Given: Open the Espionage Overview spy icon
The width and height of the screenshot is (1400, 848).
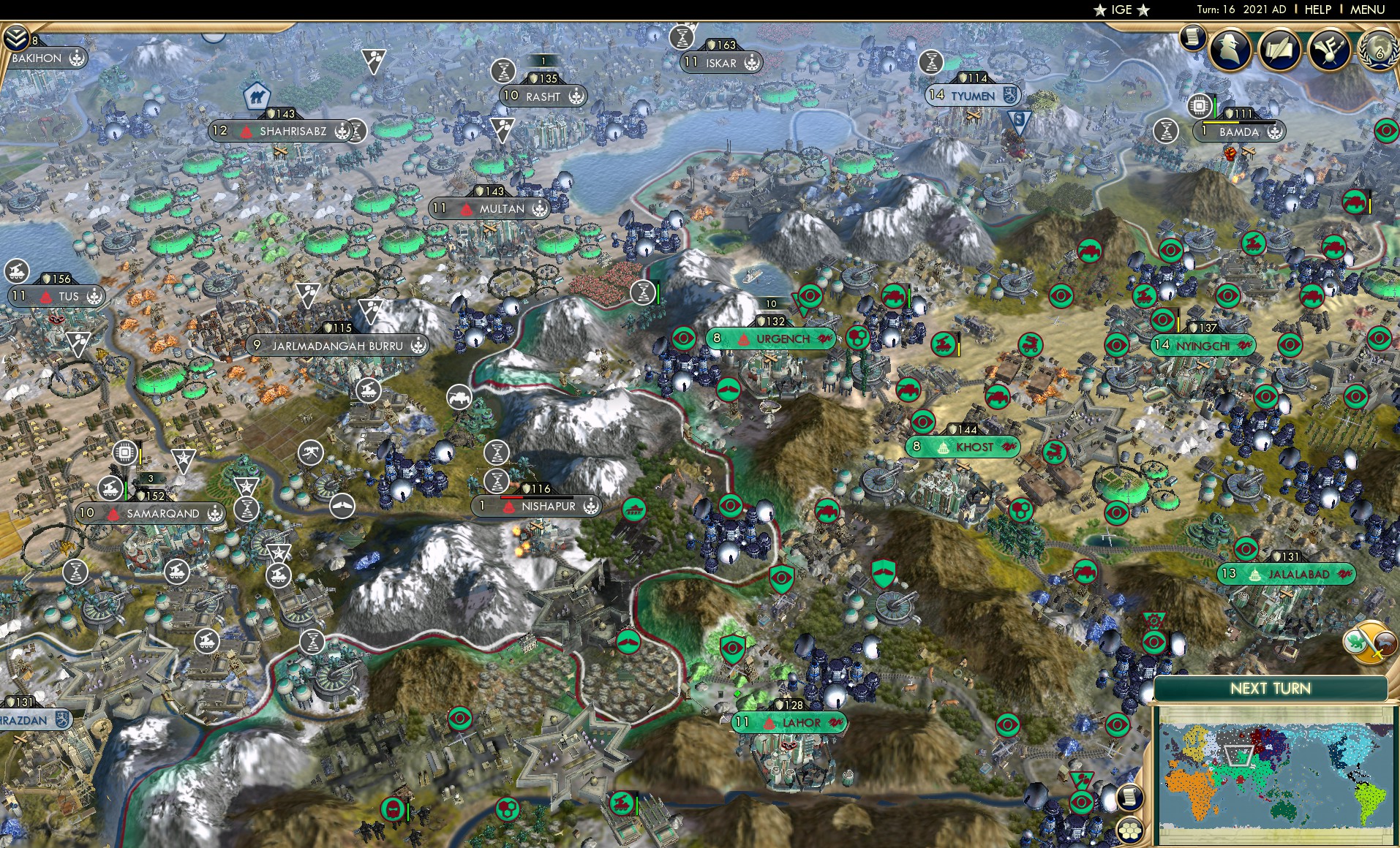Looking at the screenshot, I should pos(1232,51).
